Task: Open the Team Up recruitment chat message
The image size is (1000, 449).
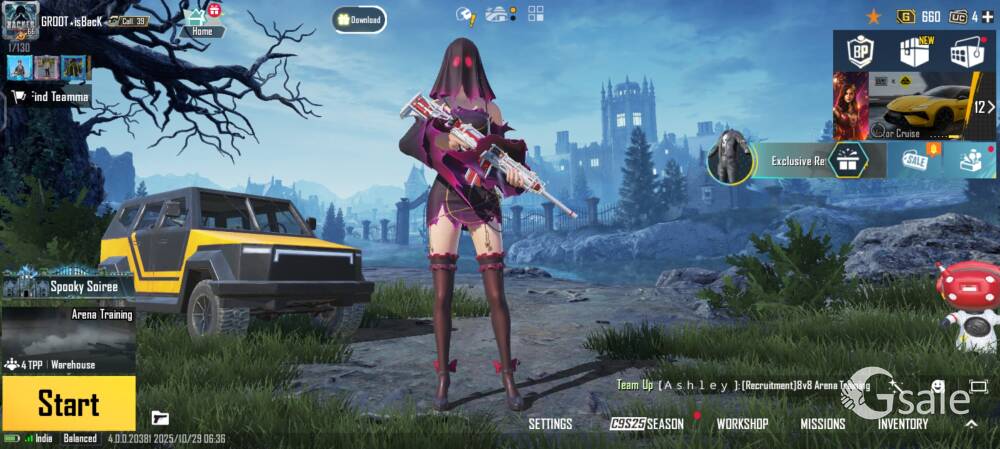Action: [x=745, y=385]
